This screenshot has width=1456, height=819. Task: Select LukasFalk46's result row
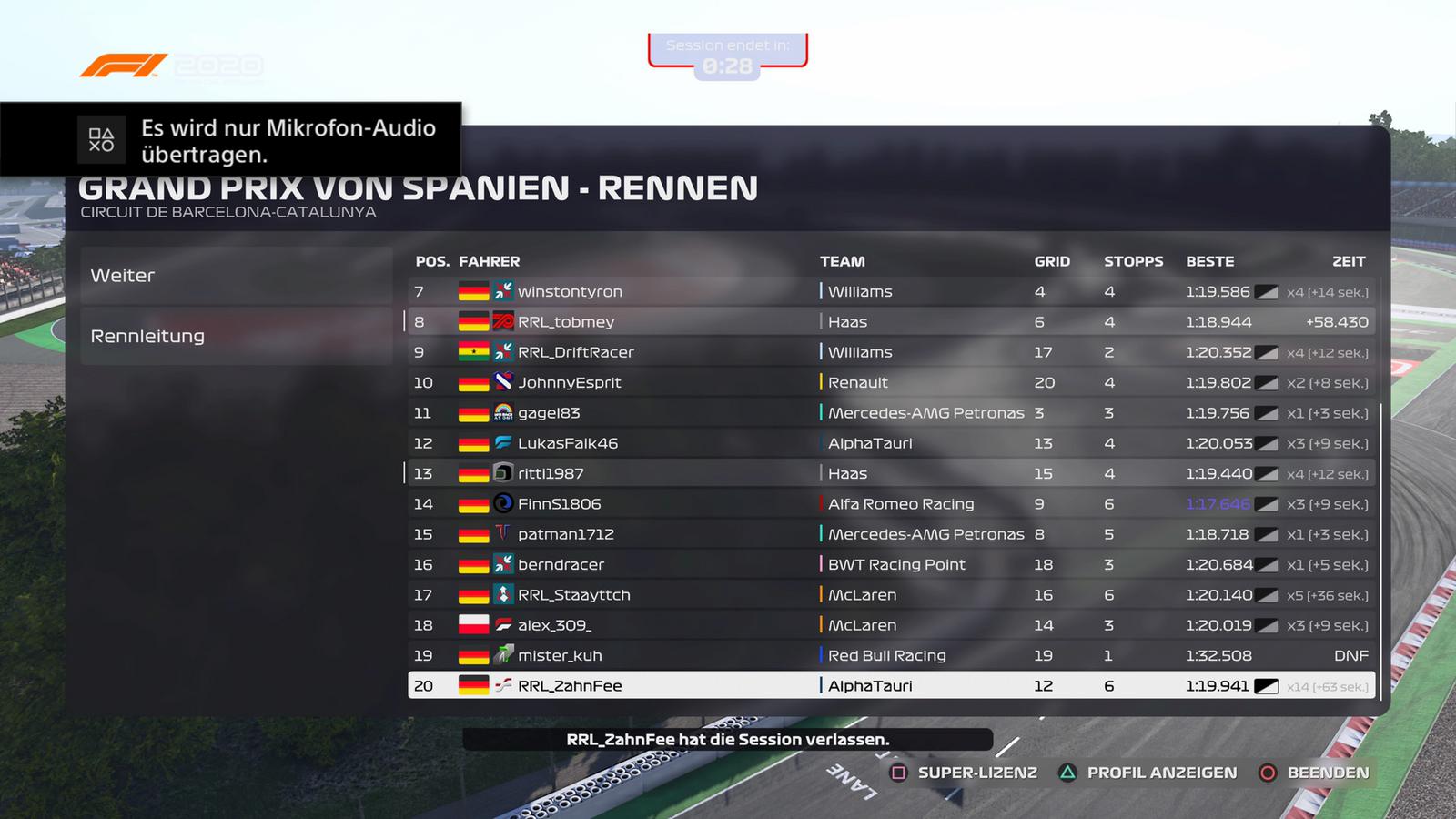pos(888,443)
